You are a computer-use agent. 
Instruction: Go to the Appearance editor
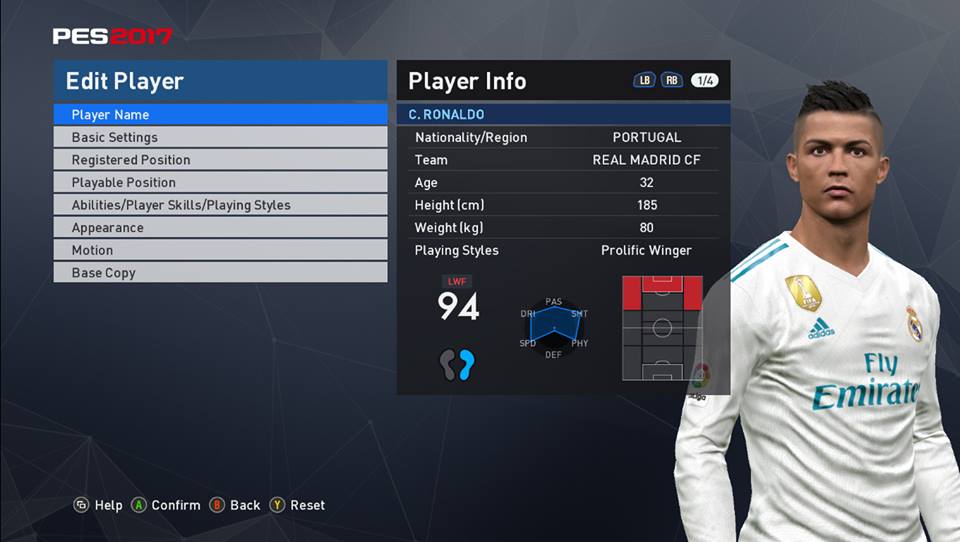pyautogui.click(x=220, y=228)
